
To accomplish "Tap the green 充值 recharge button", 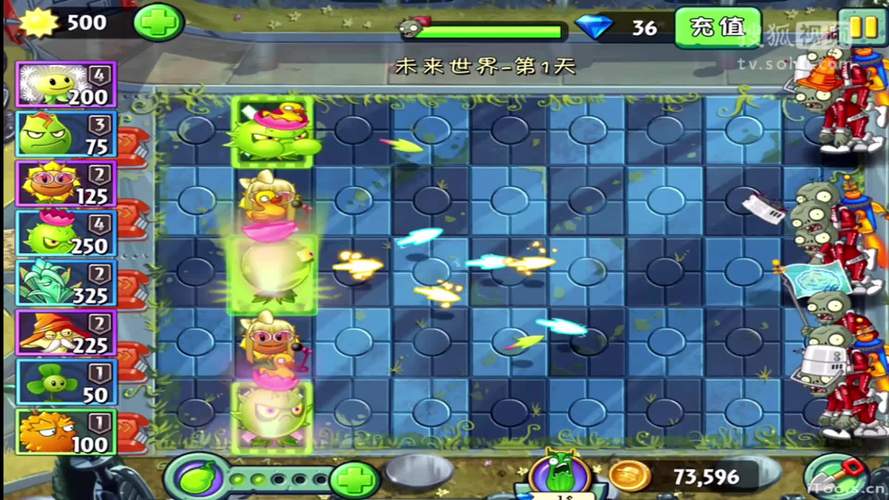I will pyautogui.click(x=717, y=27).
